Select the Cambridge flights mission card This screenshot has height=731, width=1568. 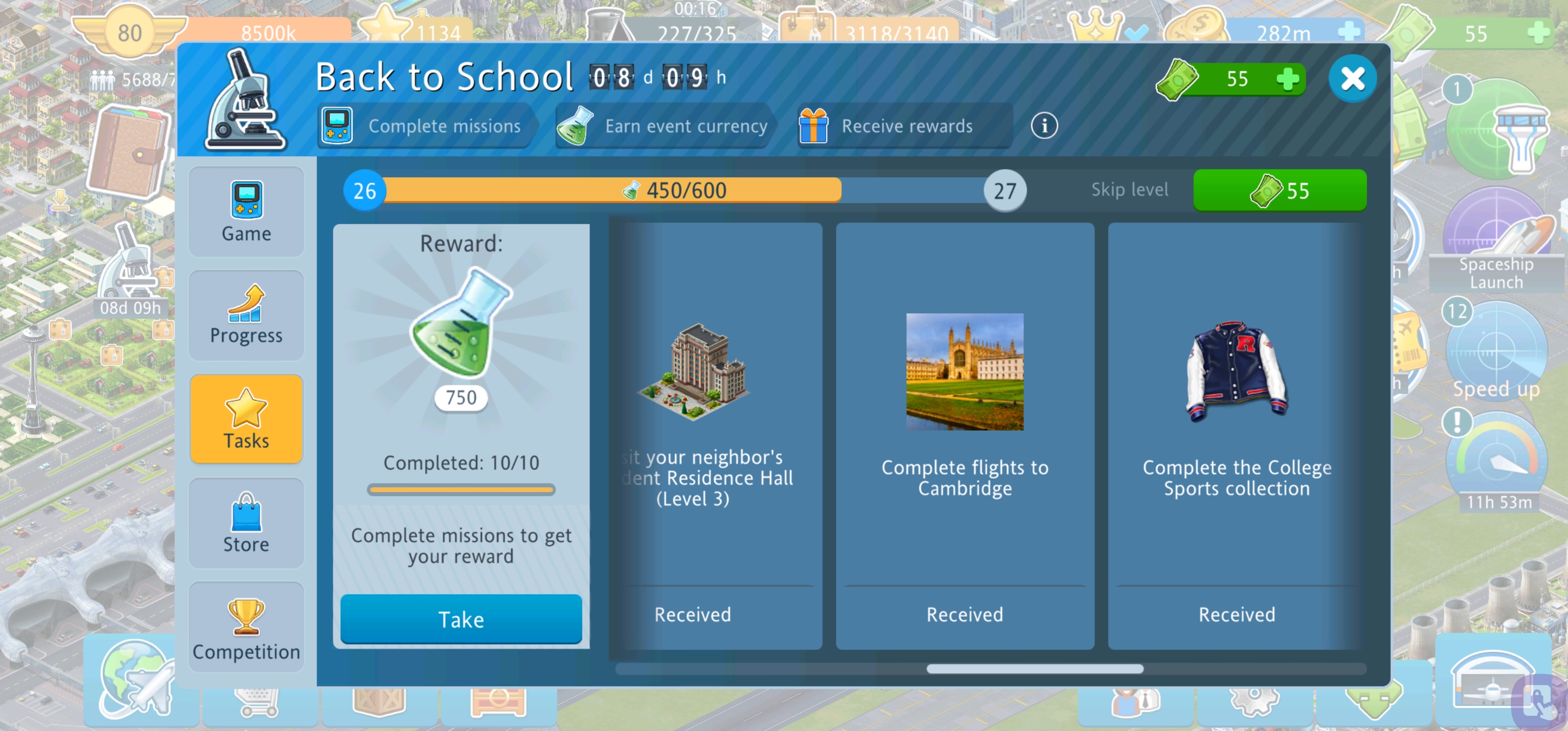coord(965,435)
